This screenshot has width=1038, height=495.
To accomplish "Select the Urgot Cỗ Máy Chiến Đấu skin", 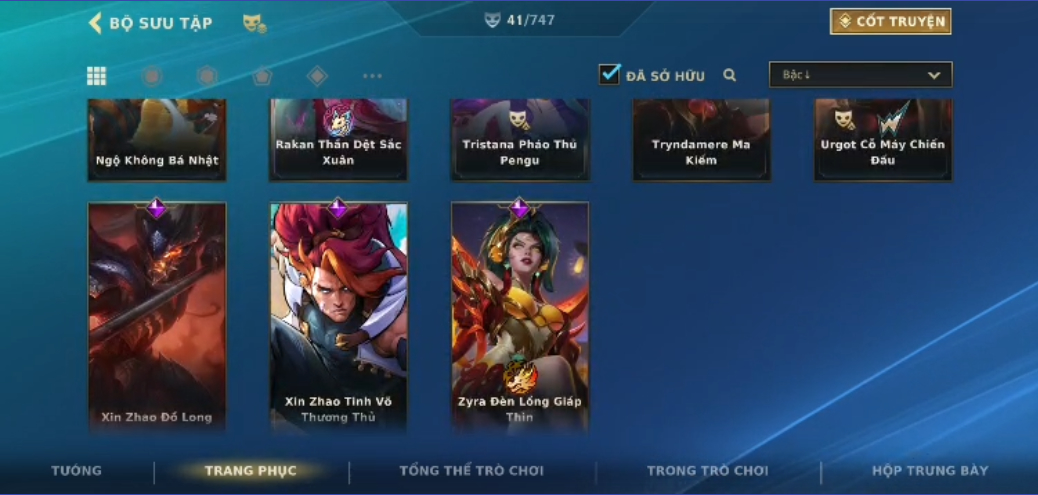I will 882,140.
